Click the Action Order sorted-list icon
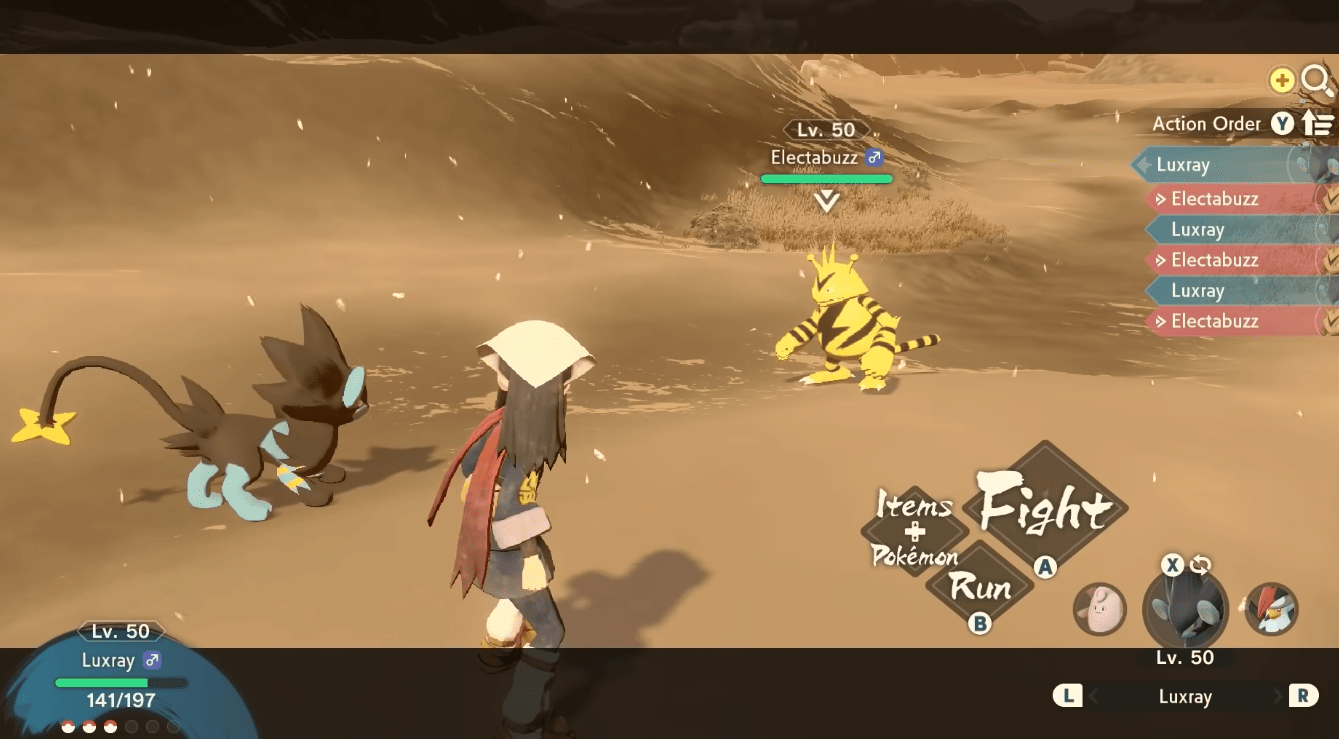 [1318, 123]
